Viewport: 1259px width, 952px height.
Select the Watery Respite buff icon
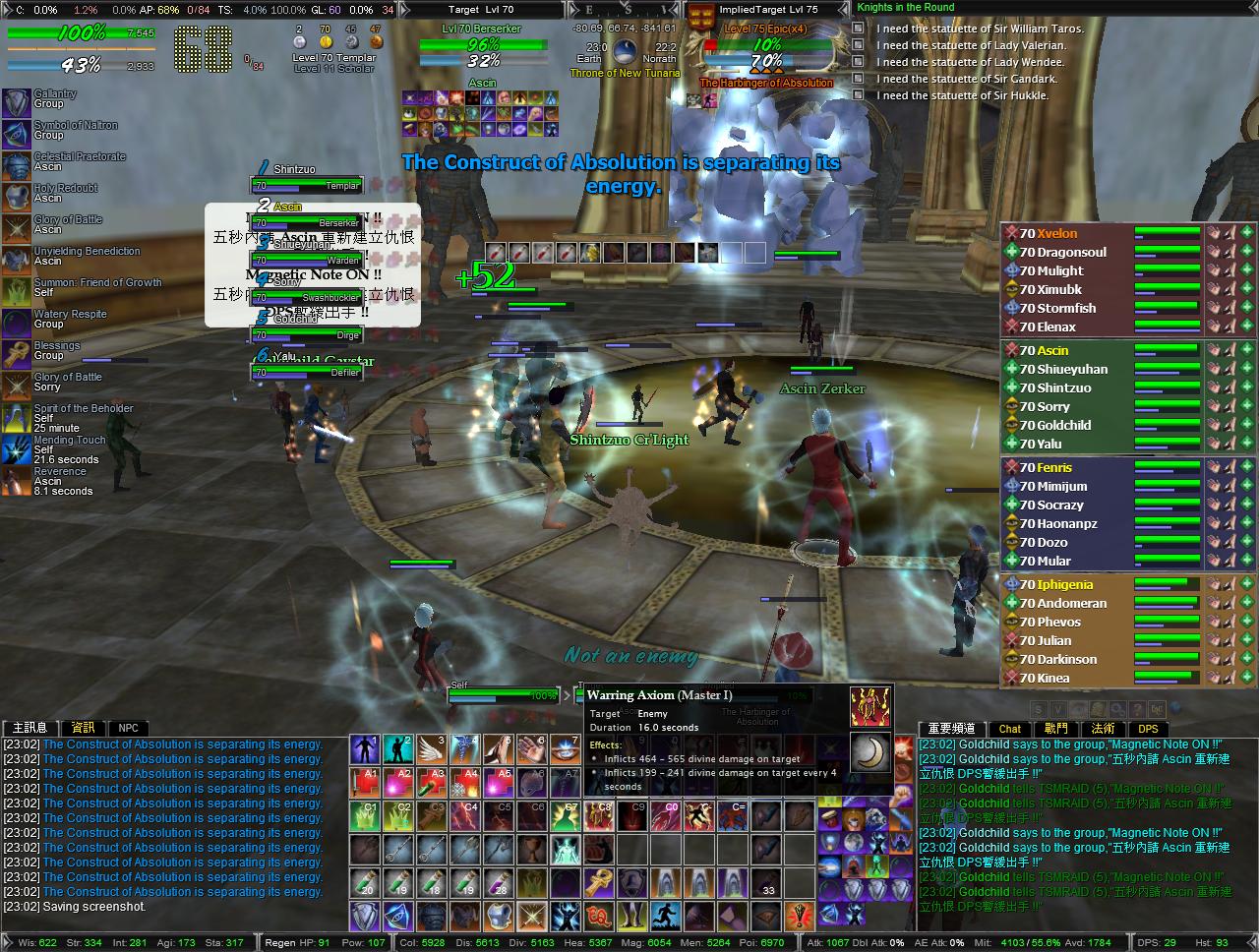tap(16, 321)
